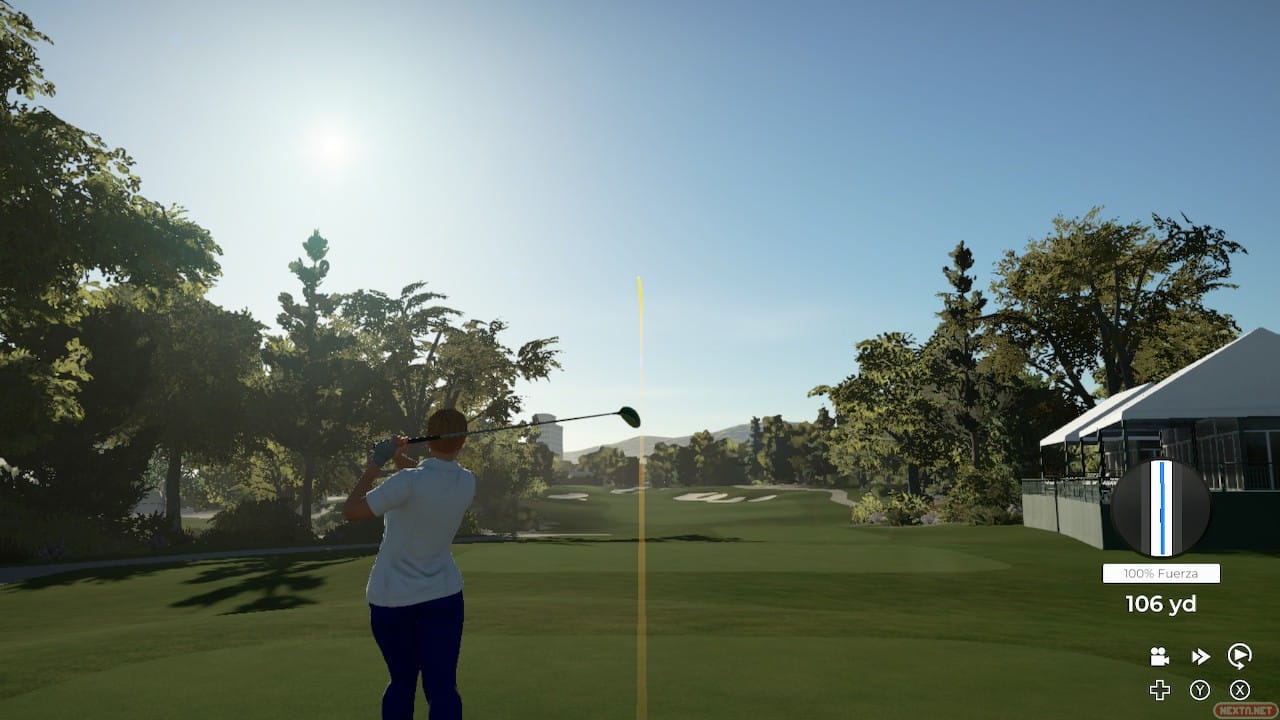Click the 106 yd distance readout
This screenshot has height=720, width=1280.
tap(1160, 603)
